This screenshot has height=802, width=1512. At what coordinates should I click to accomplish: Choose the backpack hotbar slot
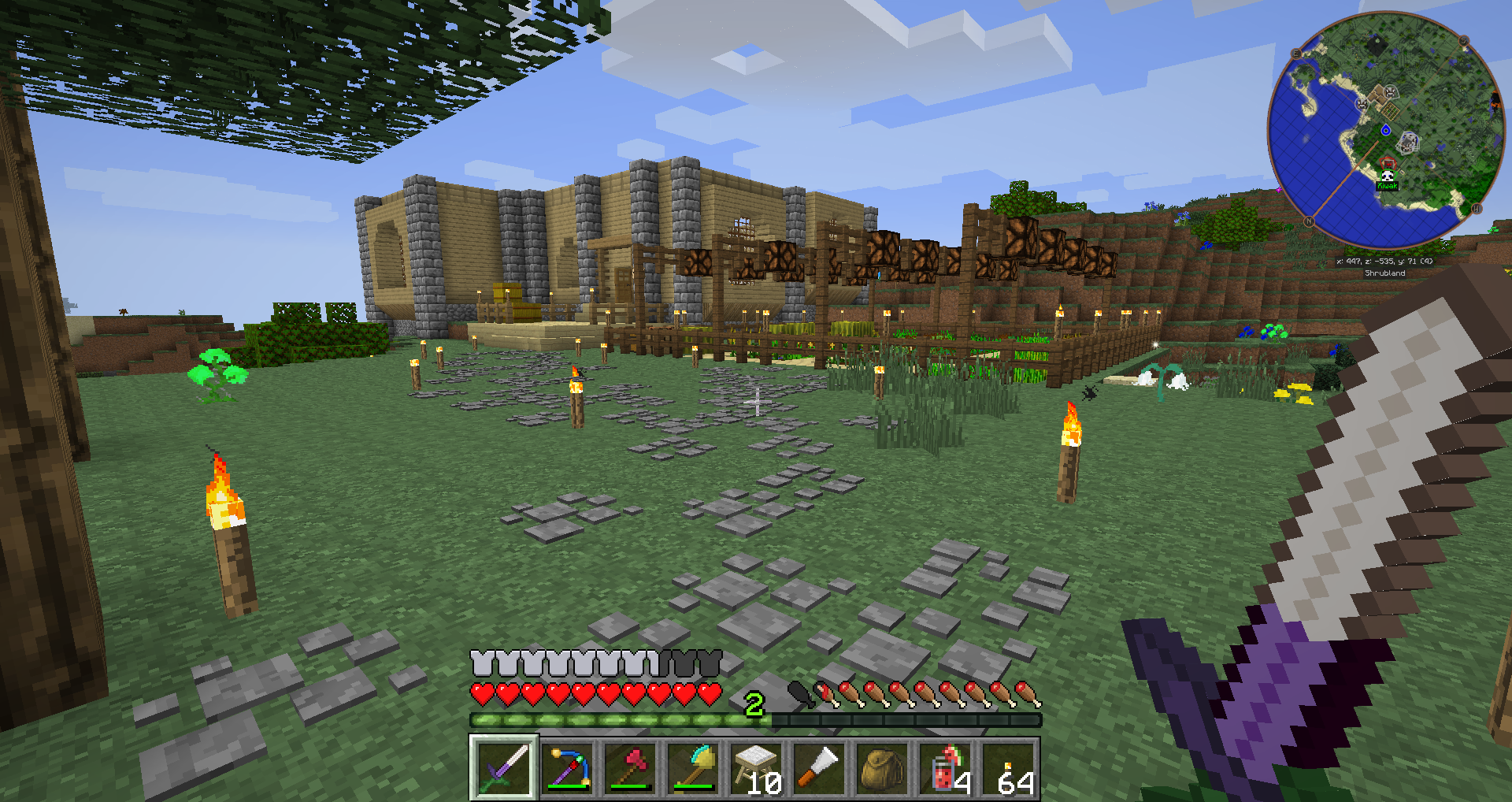pyautogui.click(x=883, y=768)
